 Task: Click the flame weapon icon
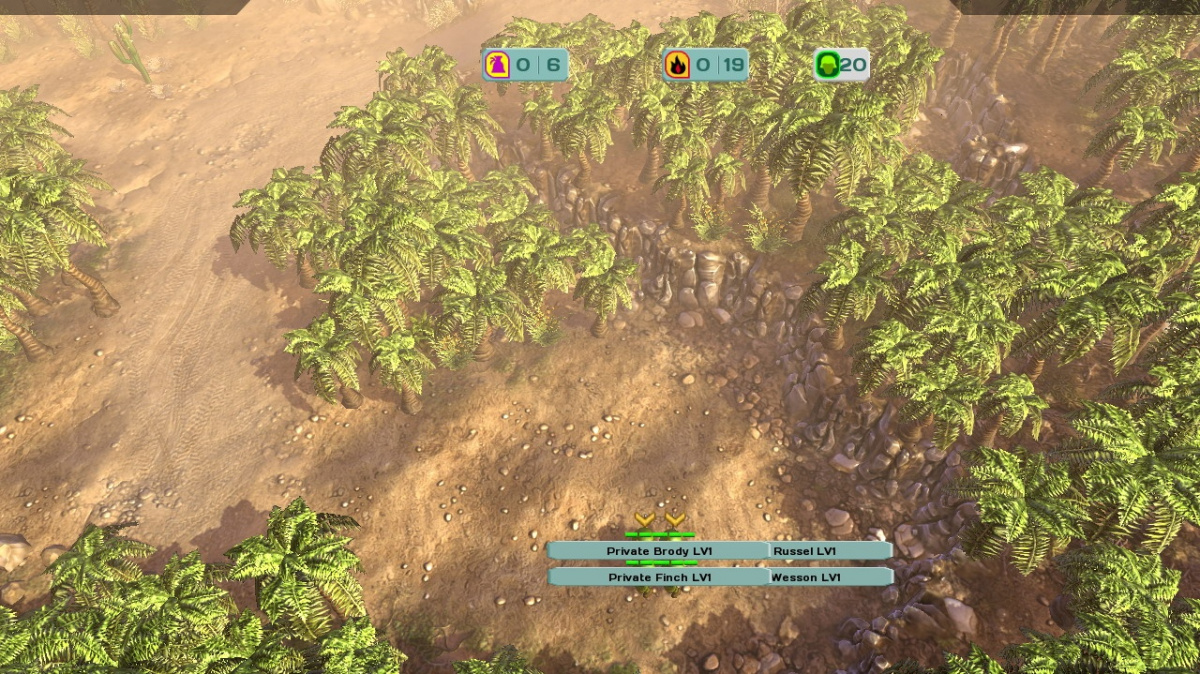[x=677, y=66]
